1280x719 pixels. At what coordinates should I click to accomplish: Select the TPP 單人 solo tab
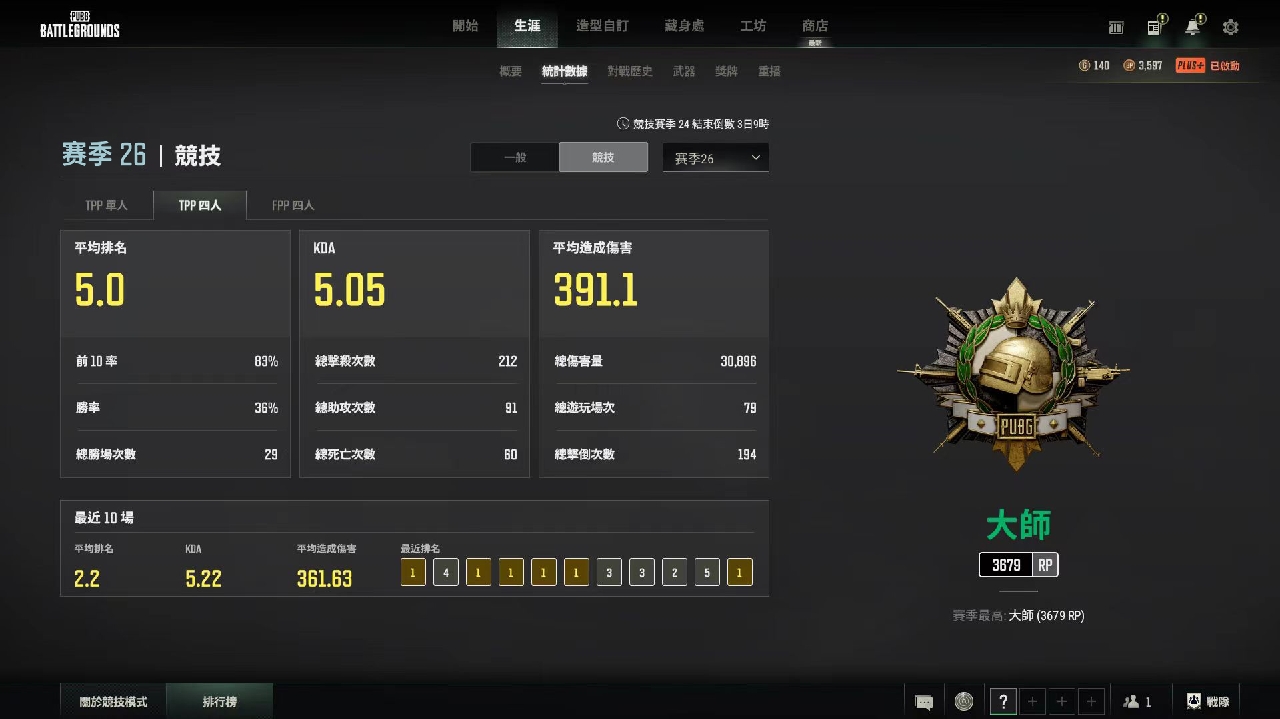pos(106,205)
